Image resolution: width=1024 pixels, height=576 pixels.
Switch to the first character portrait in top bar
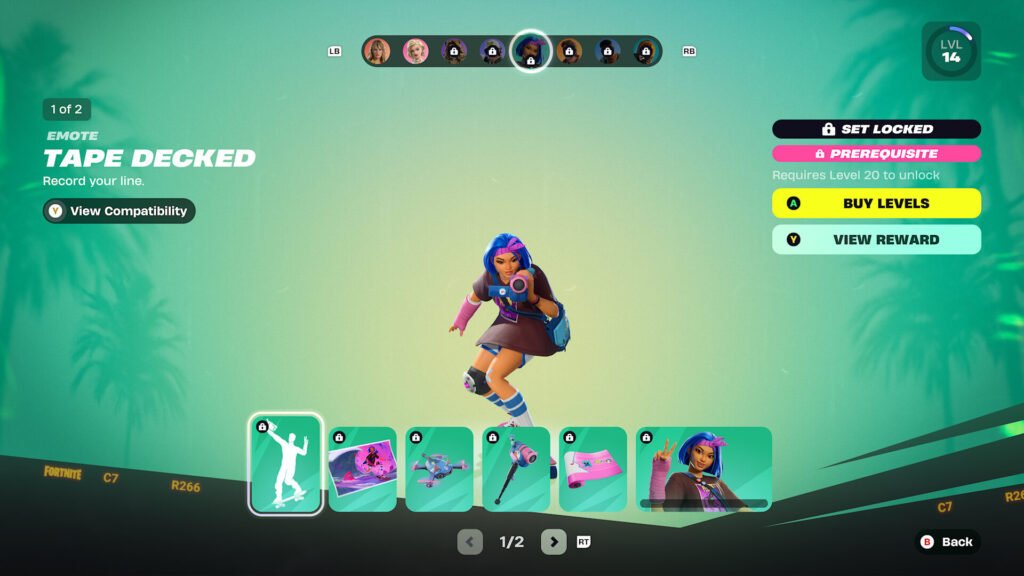[x=377, y=51]
